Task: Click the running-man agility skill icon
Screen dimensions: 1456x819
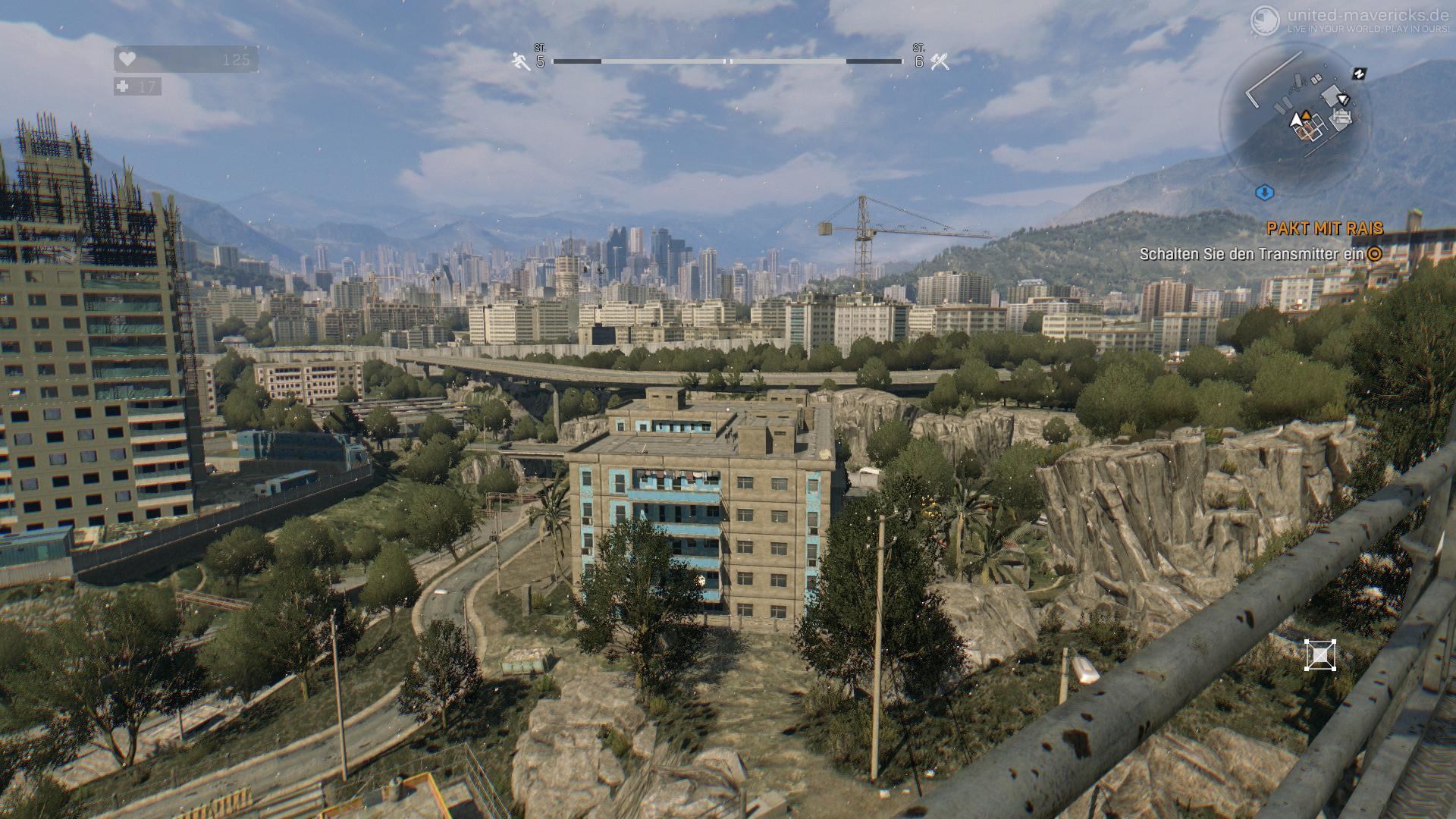Action: pyautogui.click(x=521, y=61)
